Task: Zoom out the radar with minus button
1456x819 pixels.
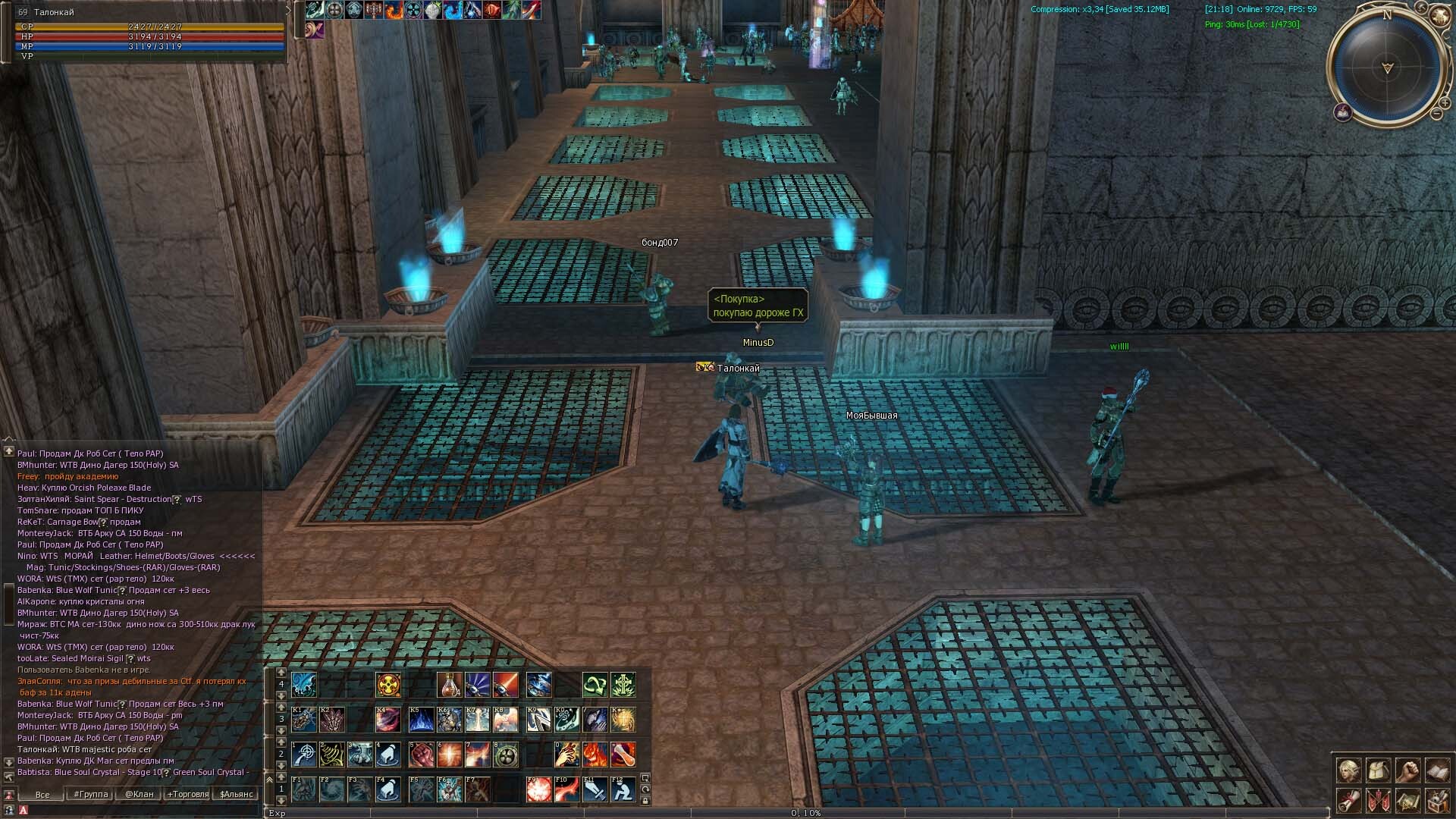Action: pyautogui.click(x=1436, y=114)
